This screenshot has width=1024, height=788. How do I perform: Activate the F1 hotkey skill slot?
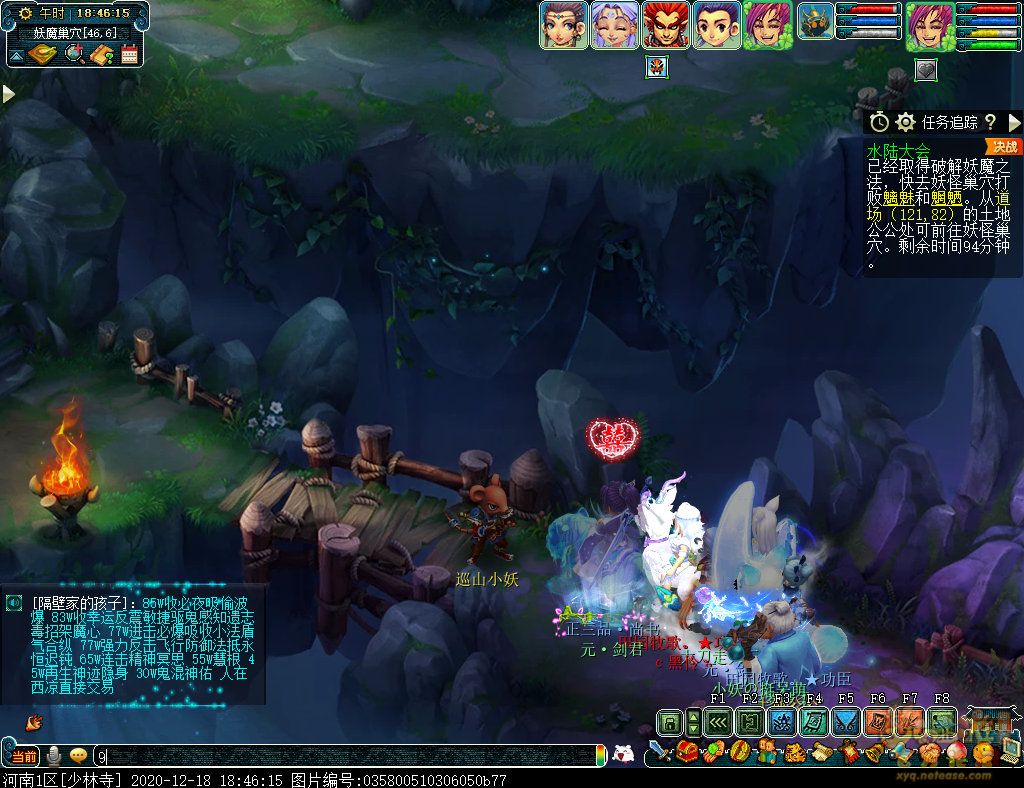(718, 721)
